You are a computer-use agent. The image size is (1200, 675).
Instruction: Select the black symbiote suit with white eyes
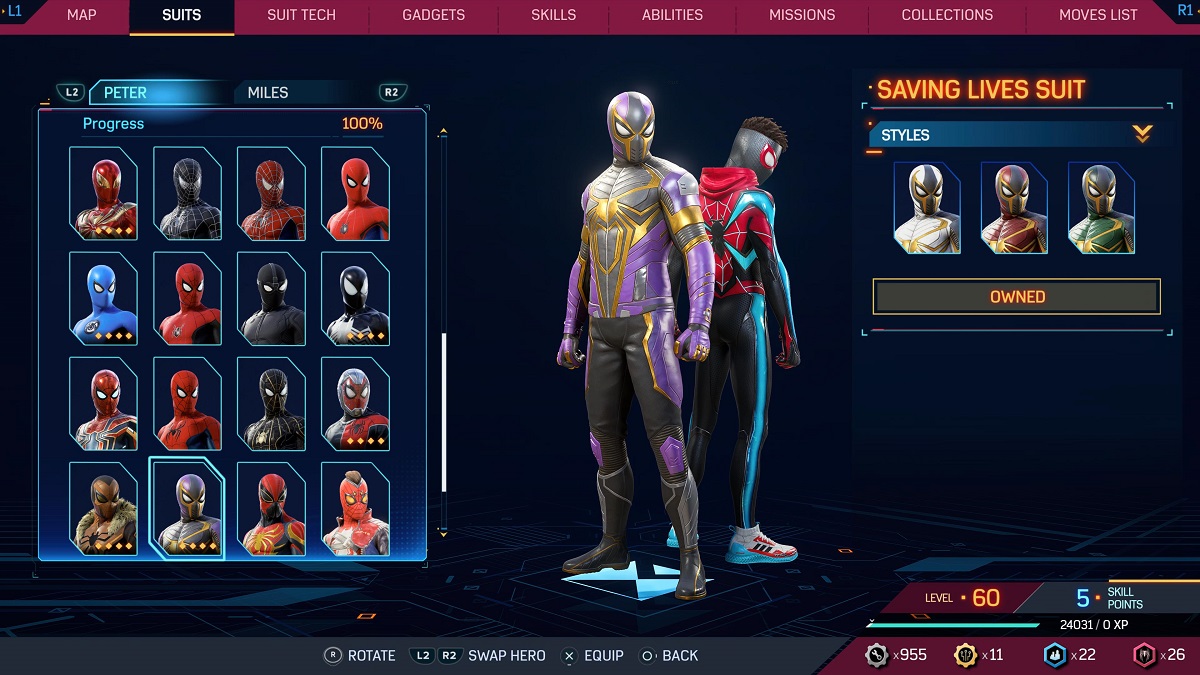(x=355, y=299)
